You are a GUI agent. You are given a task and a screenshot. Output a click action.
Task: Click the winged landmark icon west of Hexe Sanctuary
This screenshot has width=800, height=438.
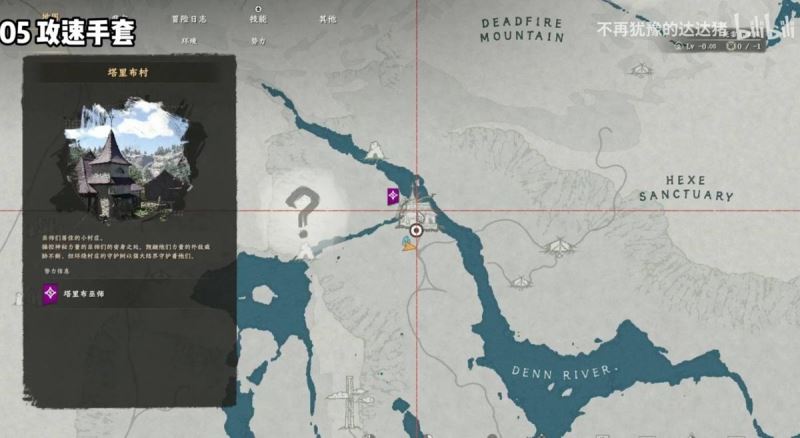(561, 245)
